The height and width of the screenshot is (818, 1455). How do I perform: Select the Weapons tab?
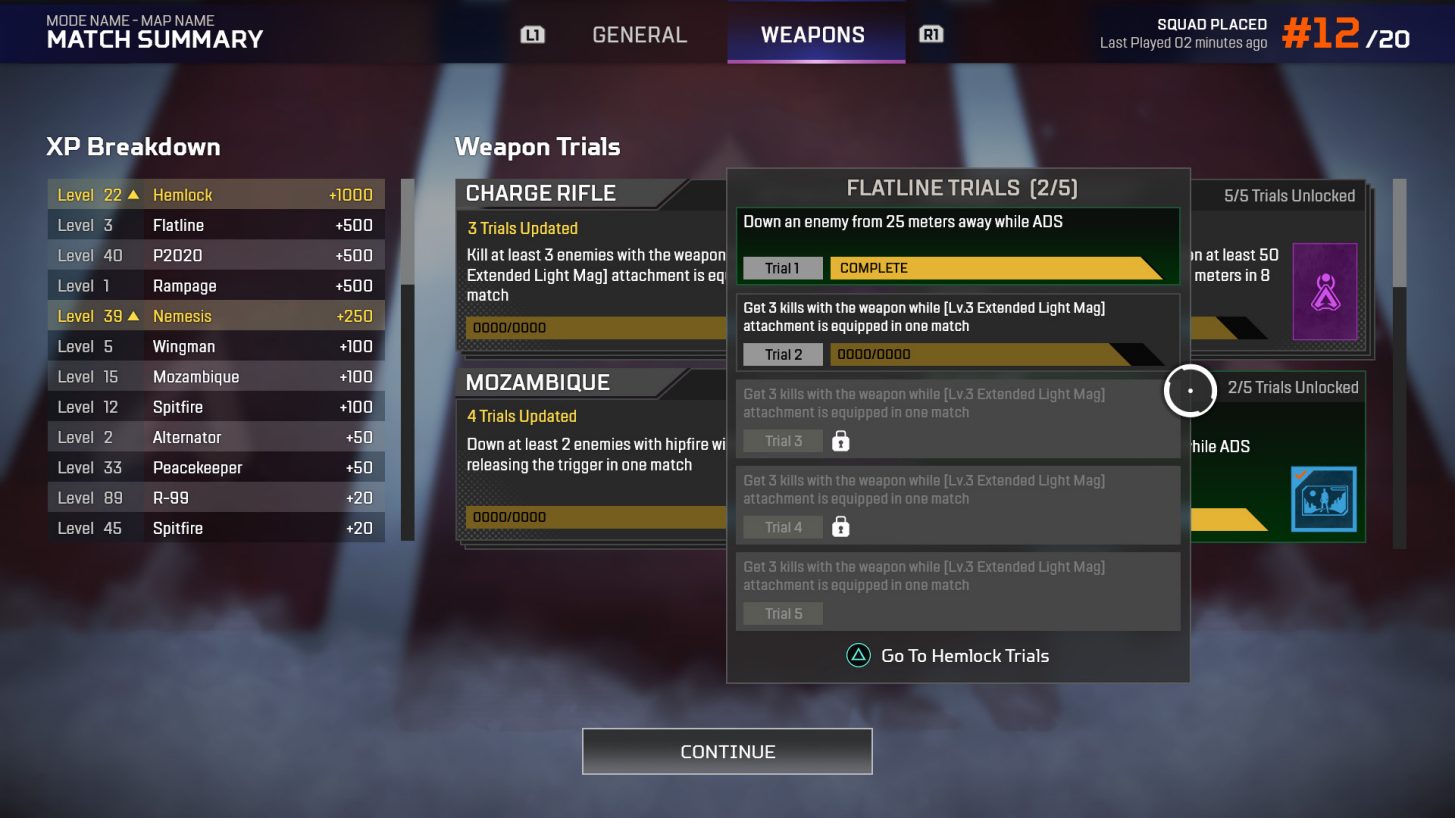(813, 35)
